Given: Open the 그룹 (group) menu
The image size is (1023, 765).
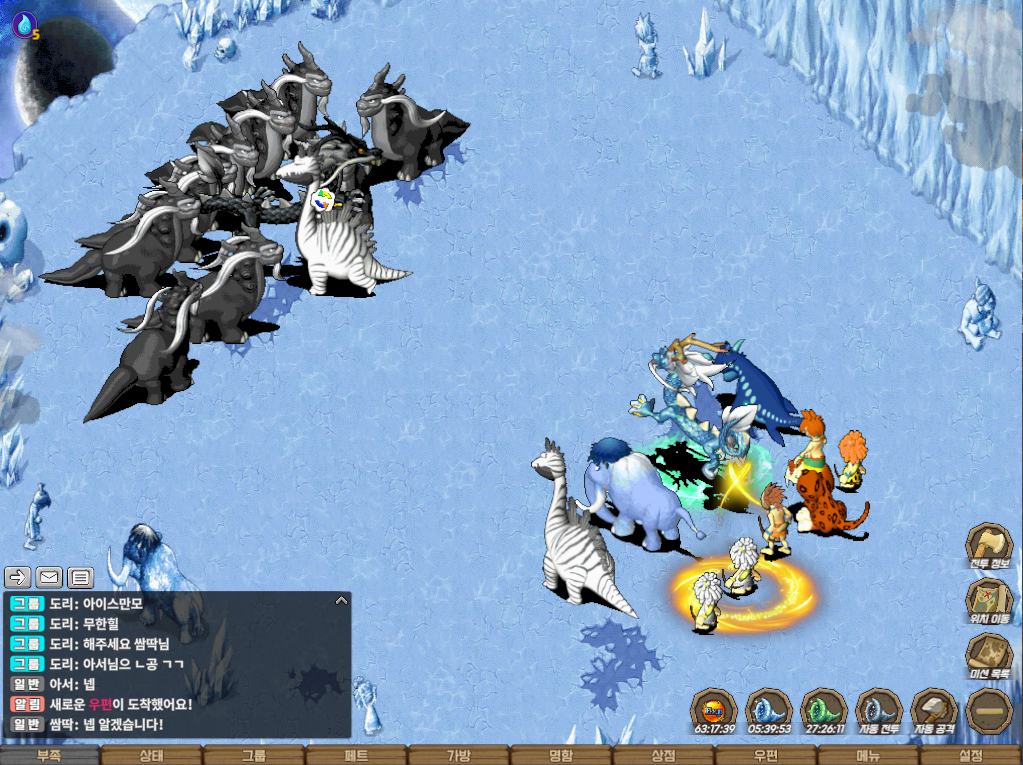Looking at the screenshot, I should tap(254, 755).
